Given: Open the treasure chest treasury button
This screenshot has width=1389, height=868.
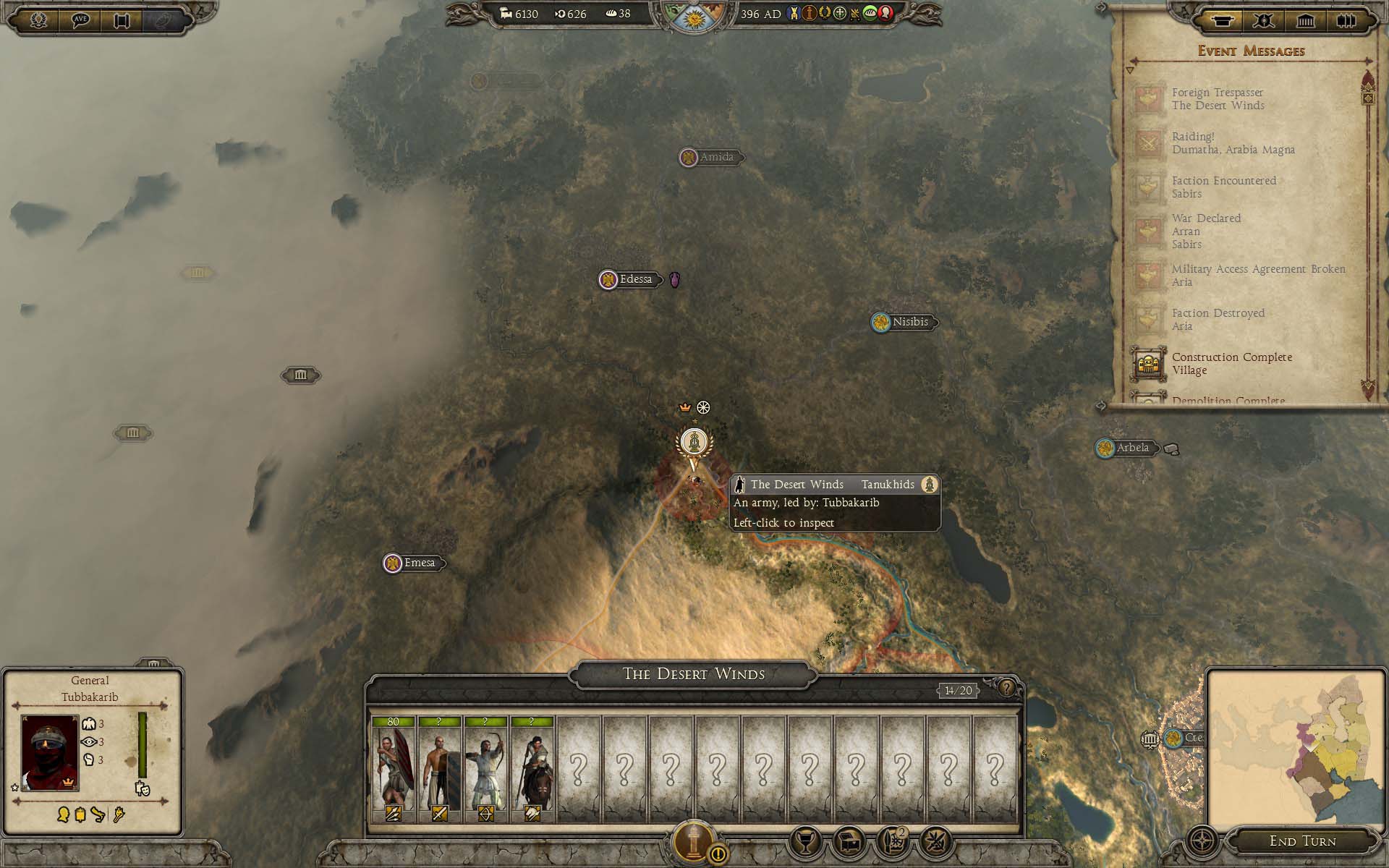Looking at the screenshot, I should coord(849,841).
